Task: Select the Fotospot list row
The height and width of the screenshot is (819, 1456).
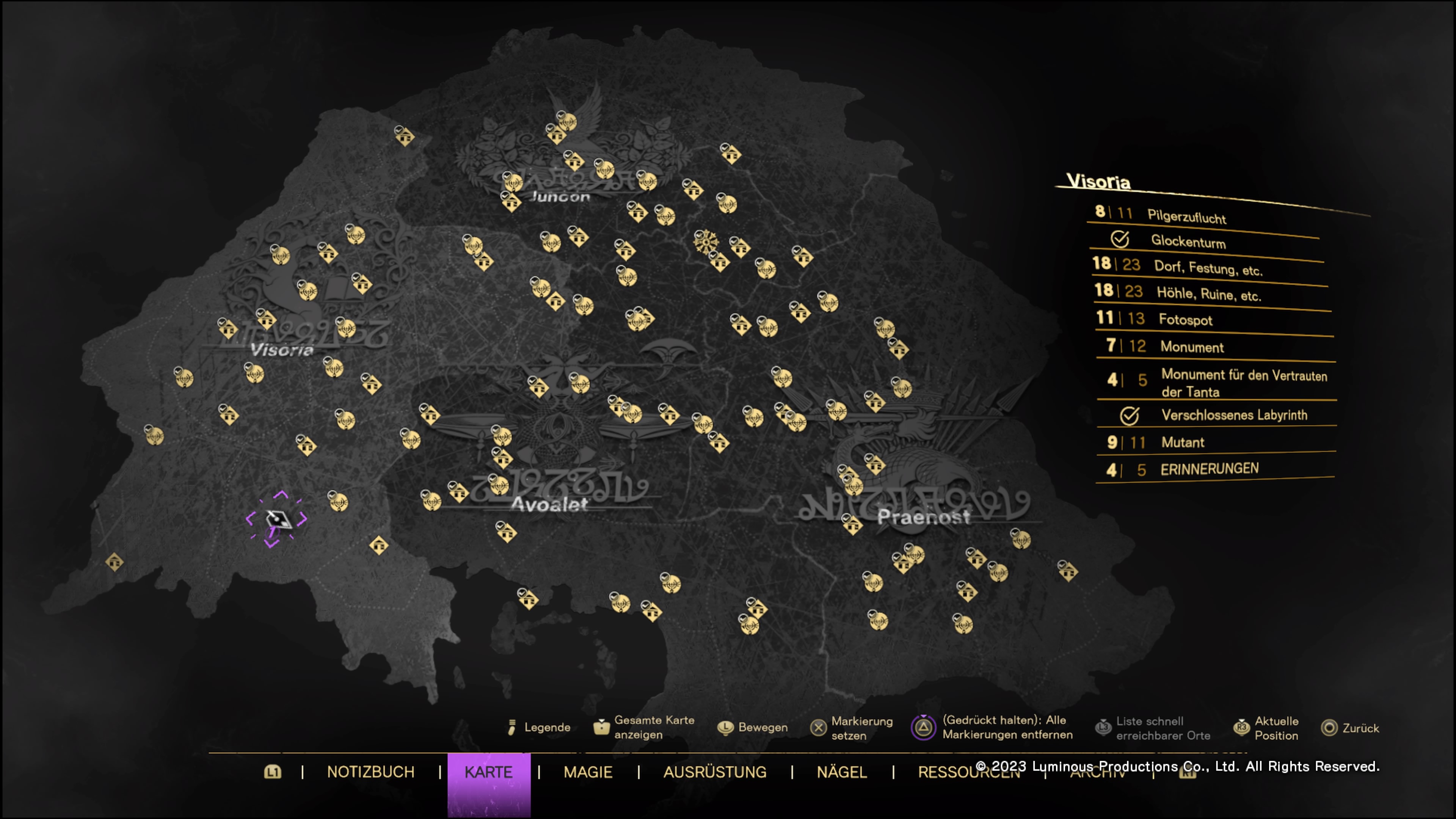Action: pyautogui.click(x=1185, y=320)
